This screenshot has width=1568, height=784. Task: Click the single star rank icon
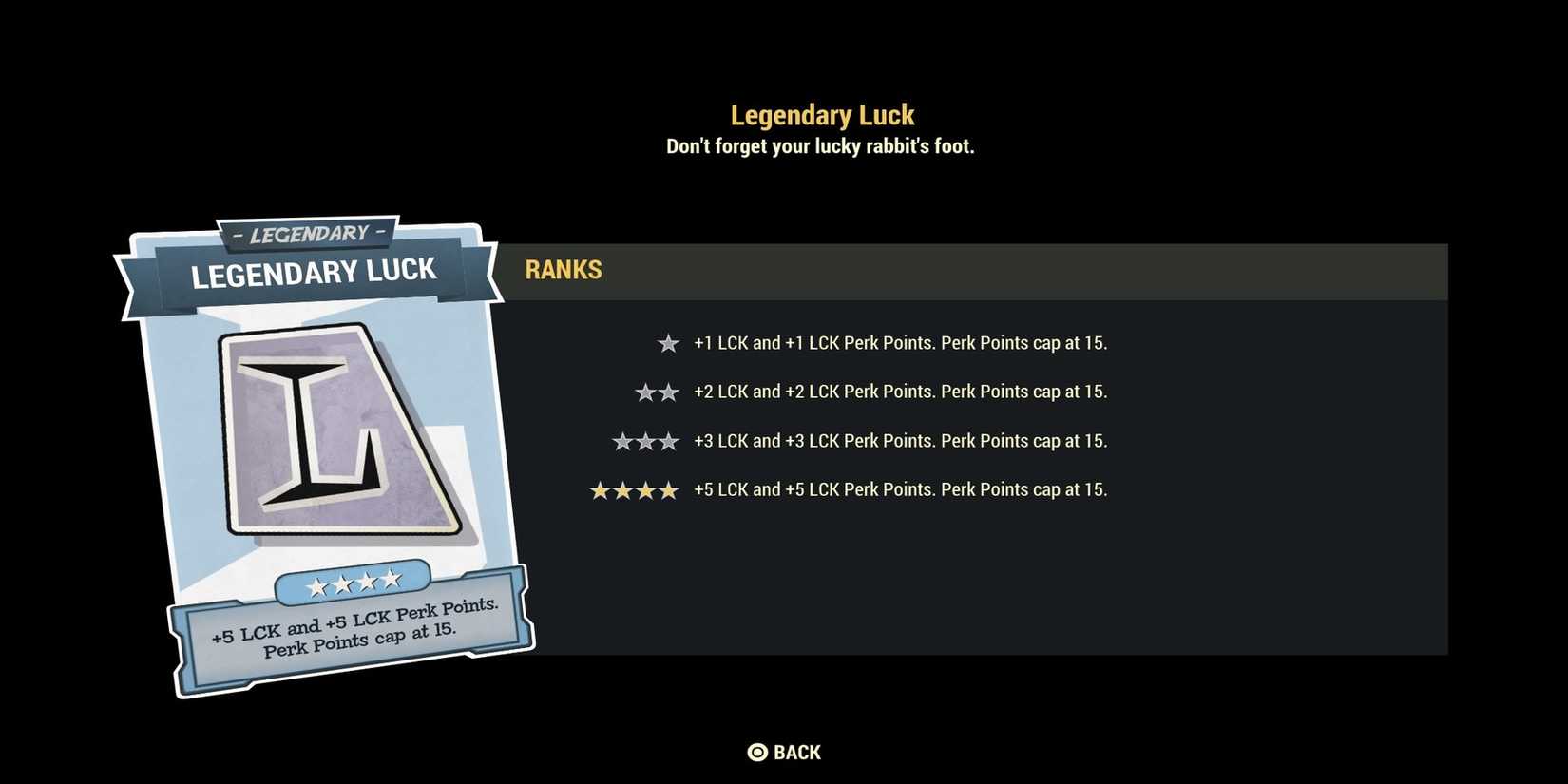[668, 342]
